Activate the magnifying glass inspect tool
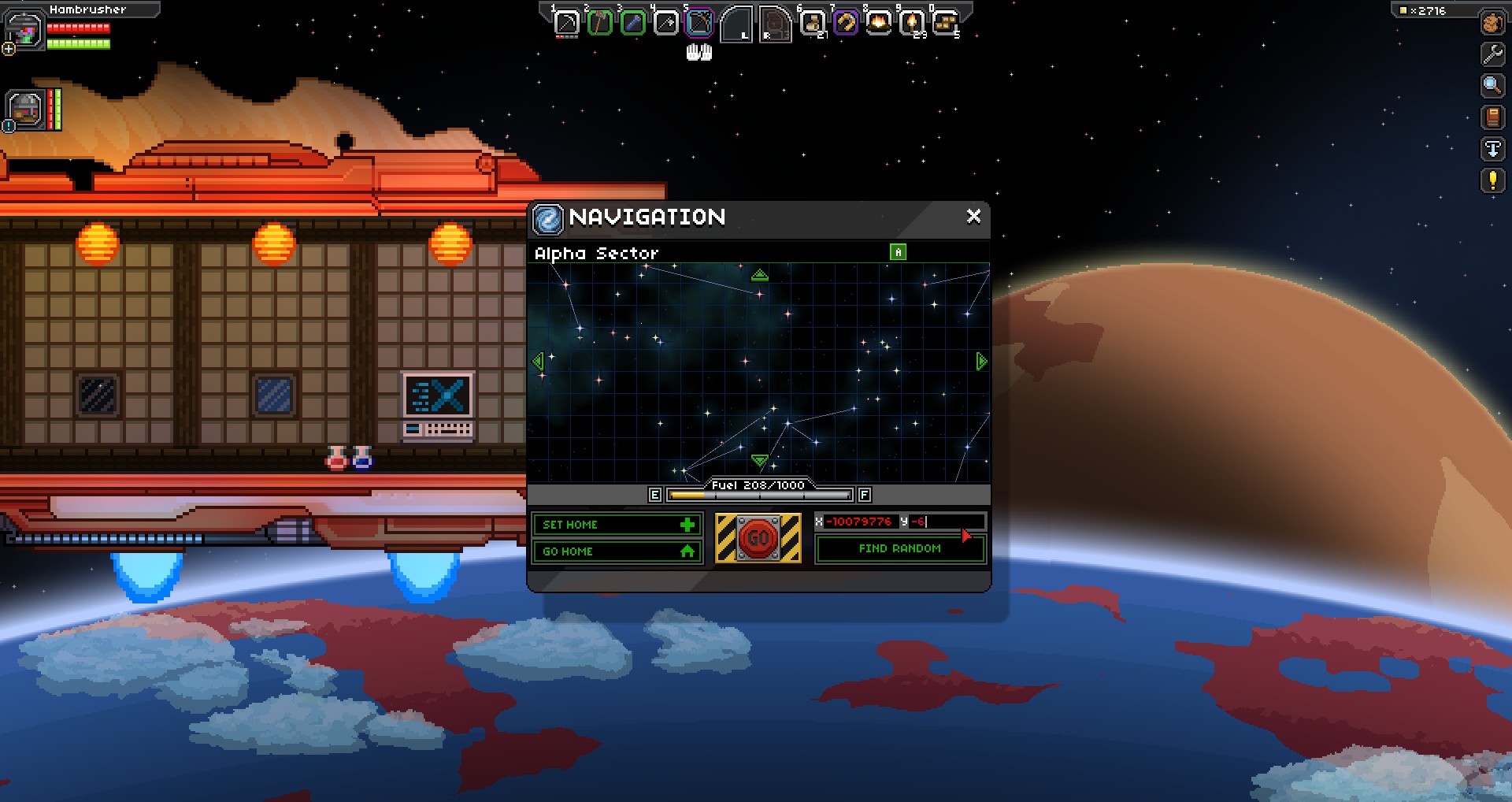Image resolution: width=1512 pixels, height=802 pixels. (x=1492, y=86)
